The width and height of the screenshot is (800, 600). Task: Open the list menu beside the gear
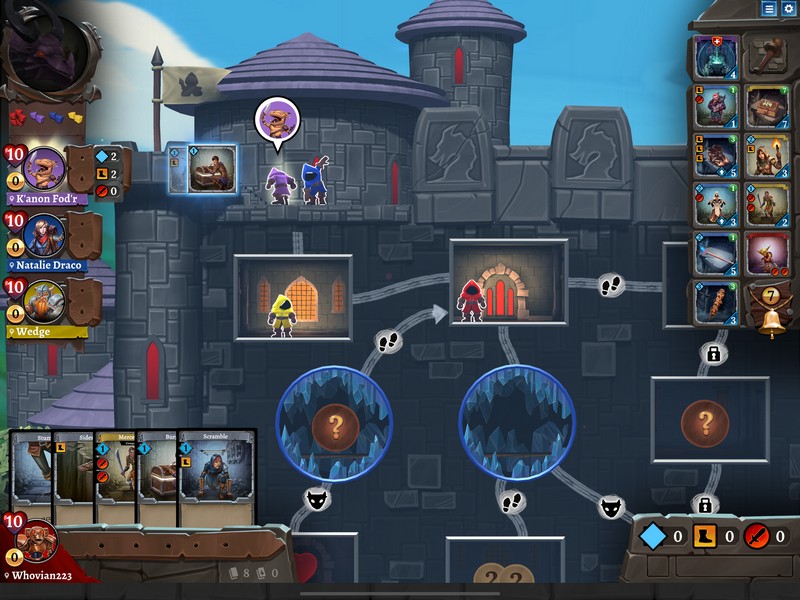coord(769,8)
